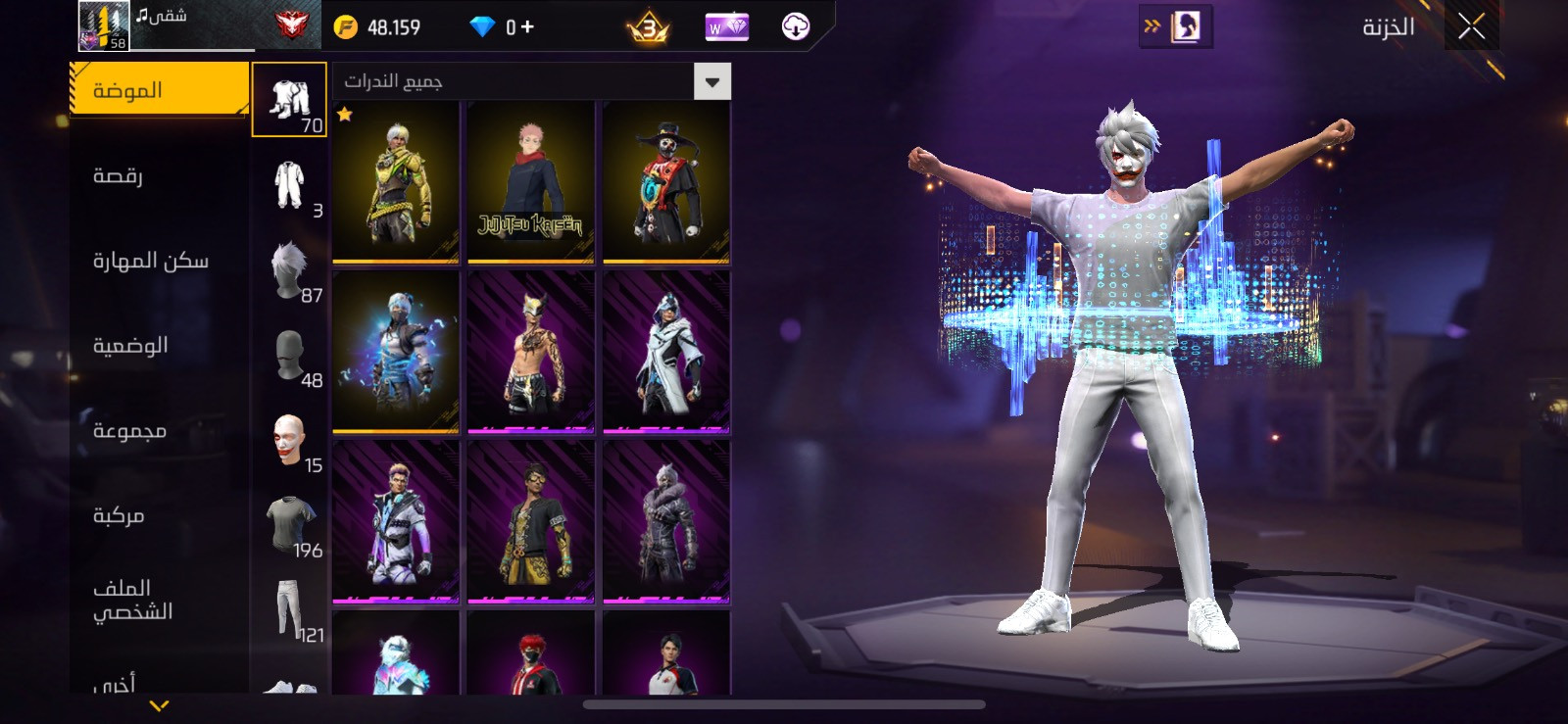Open the جميع الندرات rarity dropdown
The height and width of the screenshot is (724, 1568).
point(532,81)
